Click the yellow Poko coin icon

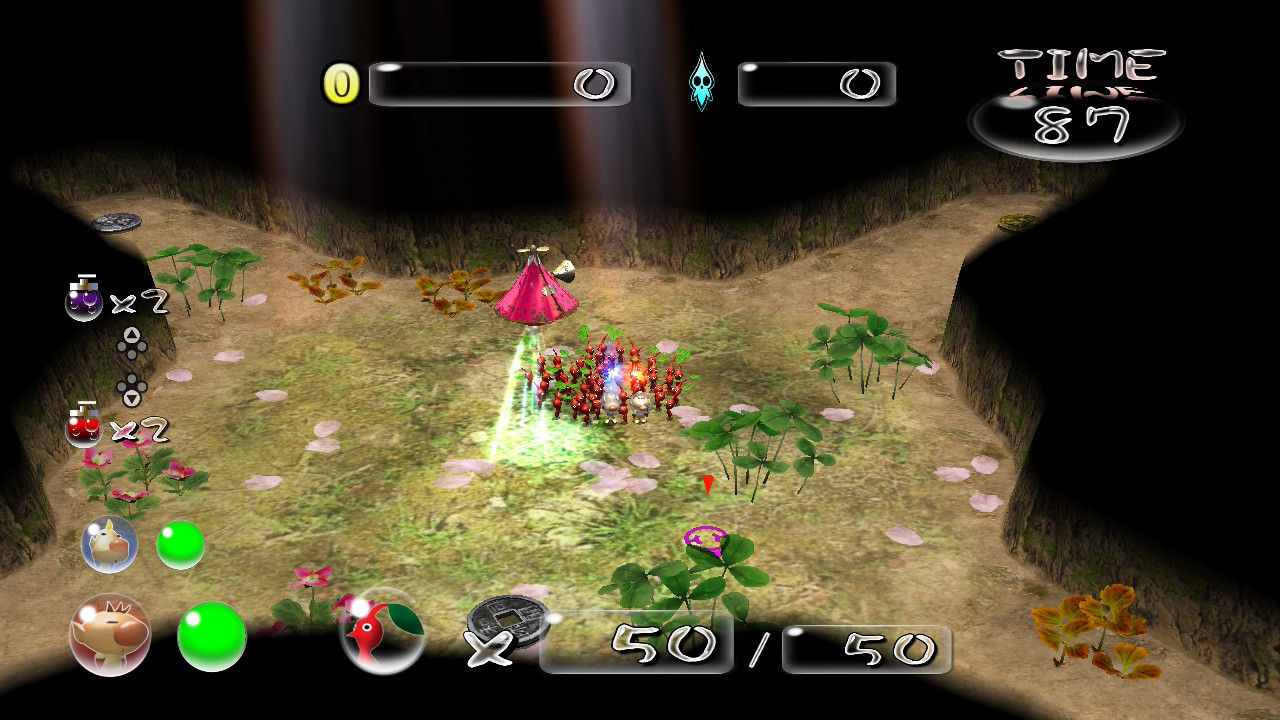[x=341, y=85]
